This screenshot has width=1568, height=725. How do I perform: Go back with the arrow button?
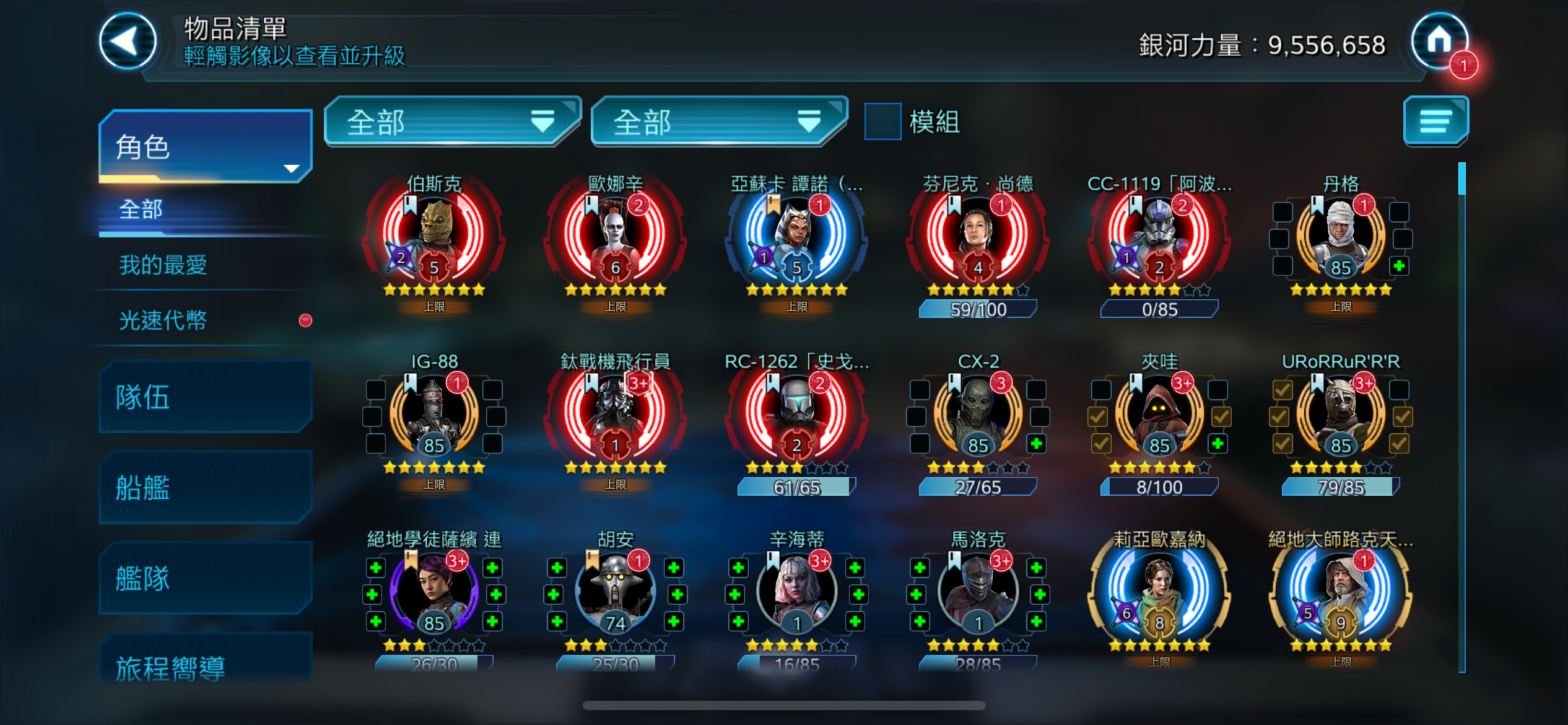point(128,42)
